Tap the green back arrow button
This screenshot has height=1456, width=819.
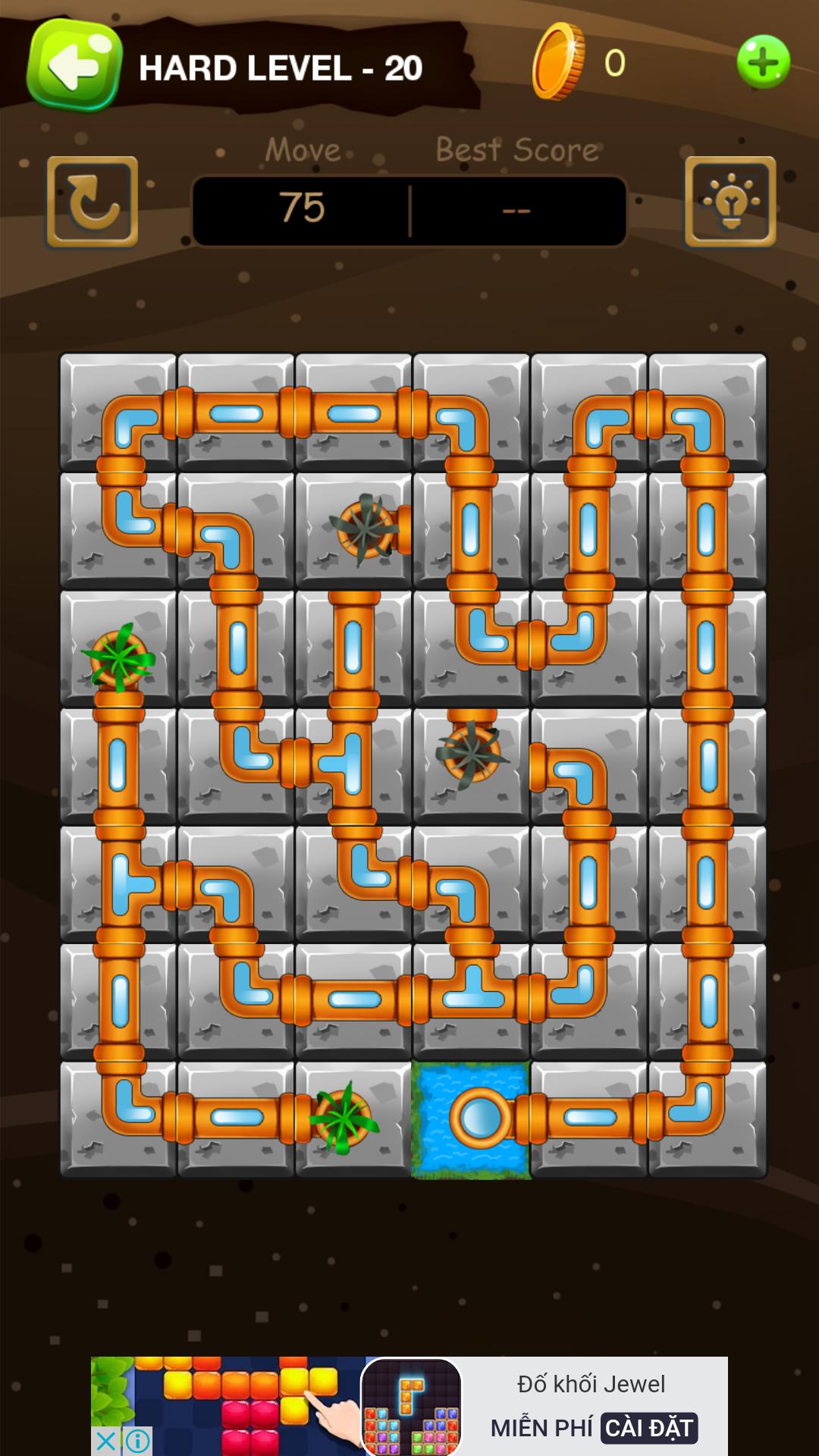tap(74, 66)
